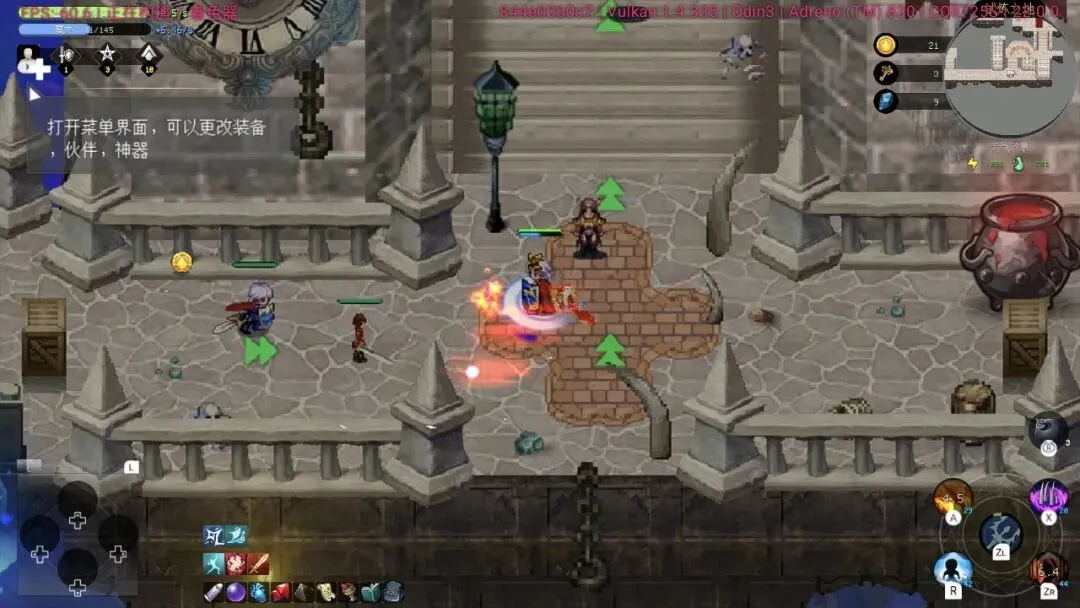Click the star stat icon
The height and width of the screenshot is (608, 1080).
pyautogui.click(x=108, y=57)
